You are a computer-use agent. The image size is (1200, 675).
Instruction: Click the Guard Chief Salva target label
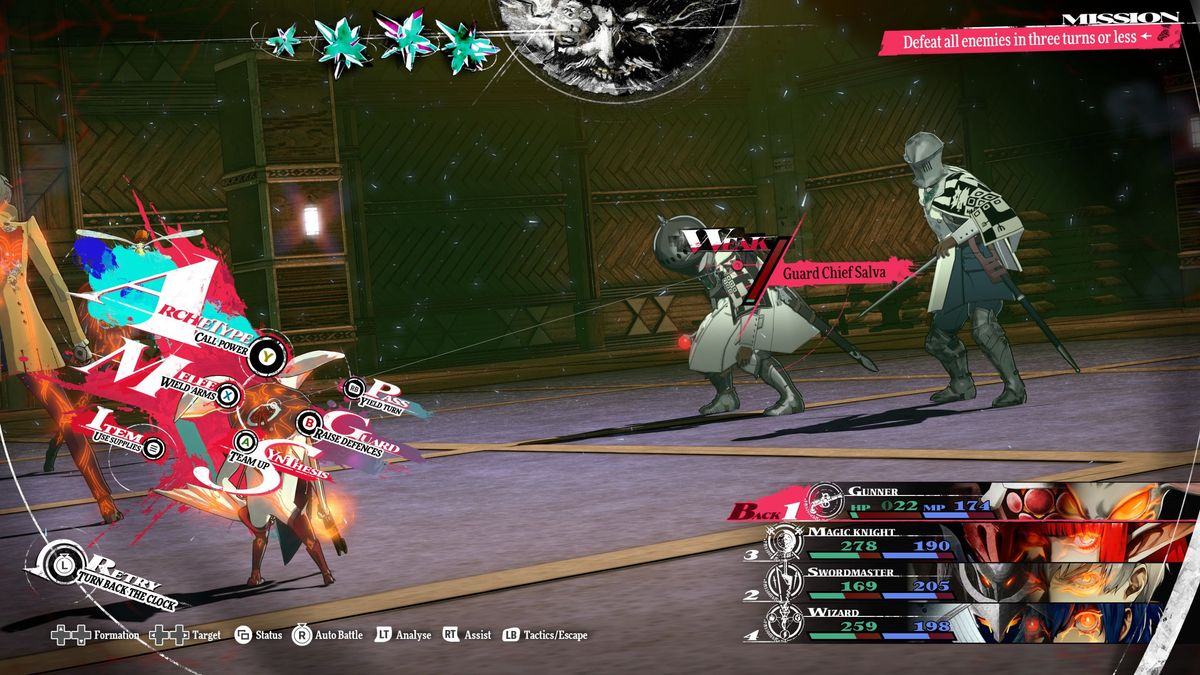click(x=826, y=272)
